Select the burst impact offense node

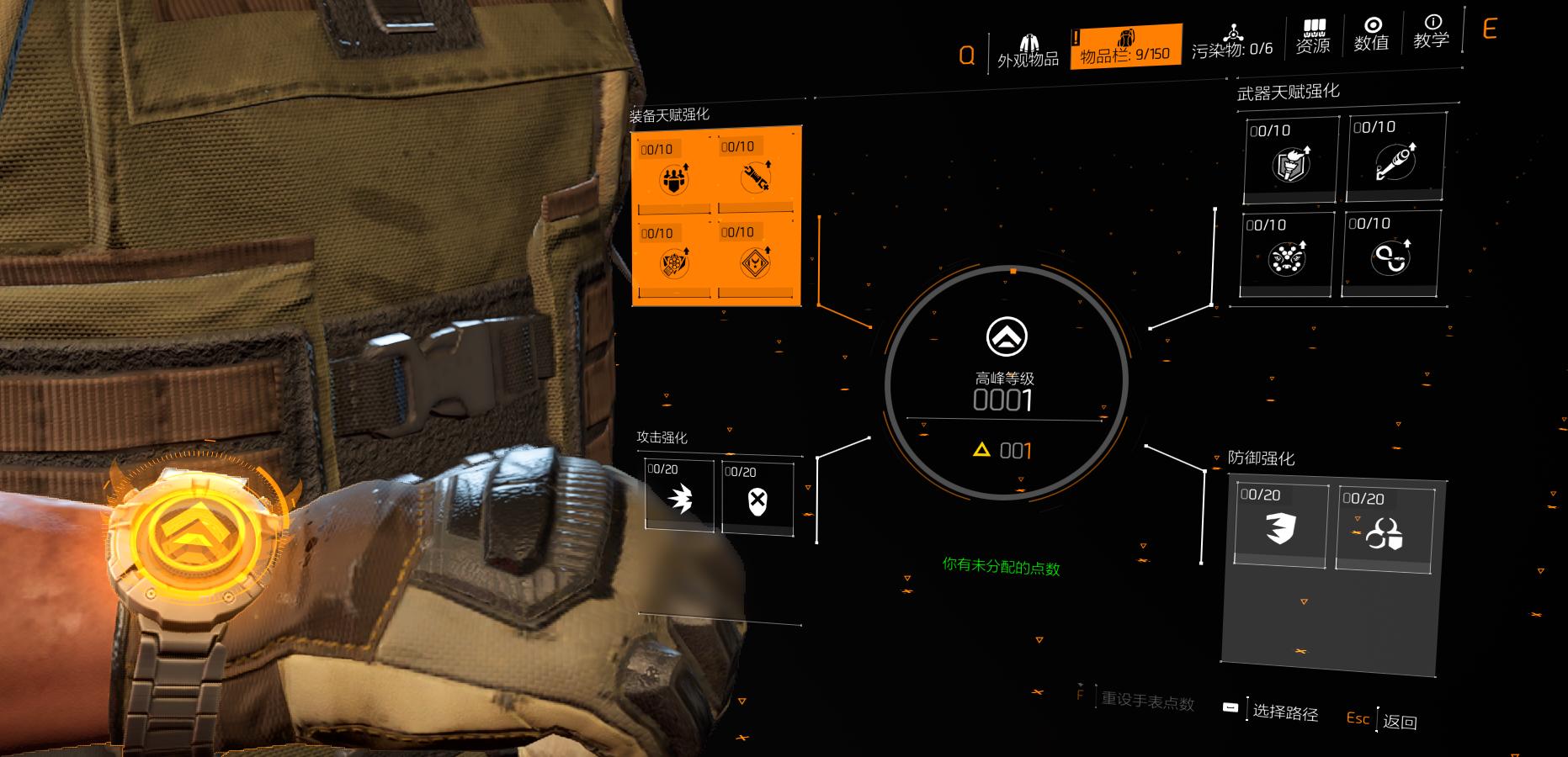click(679, 497)
